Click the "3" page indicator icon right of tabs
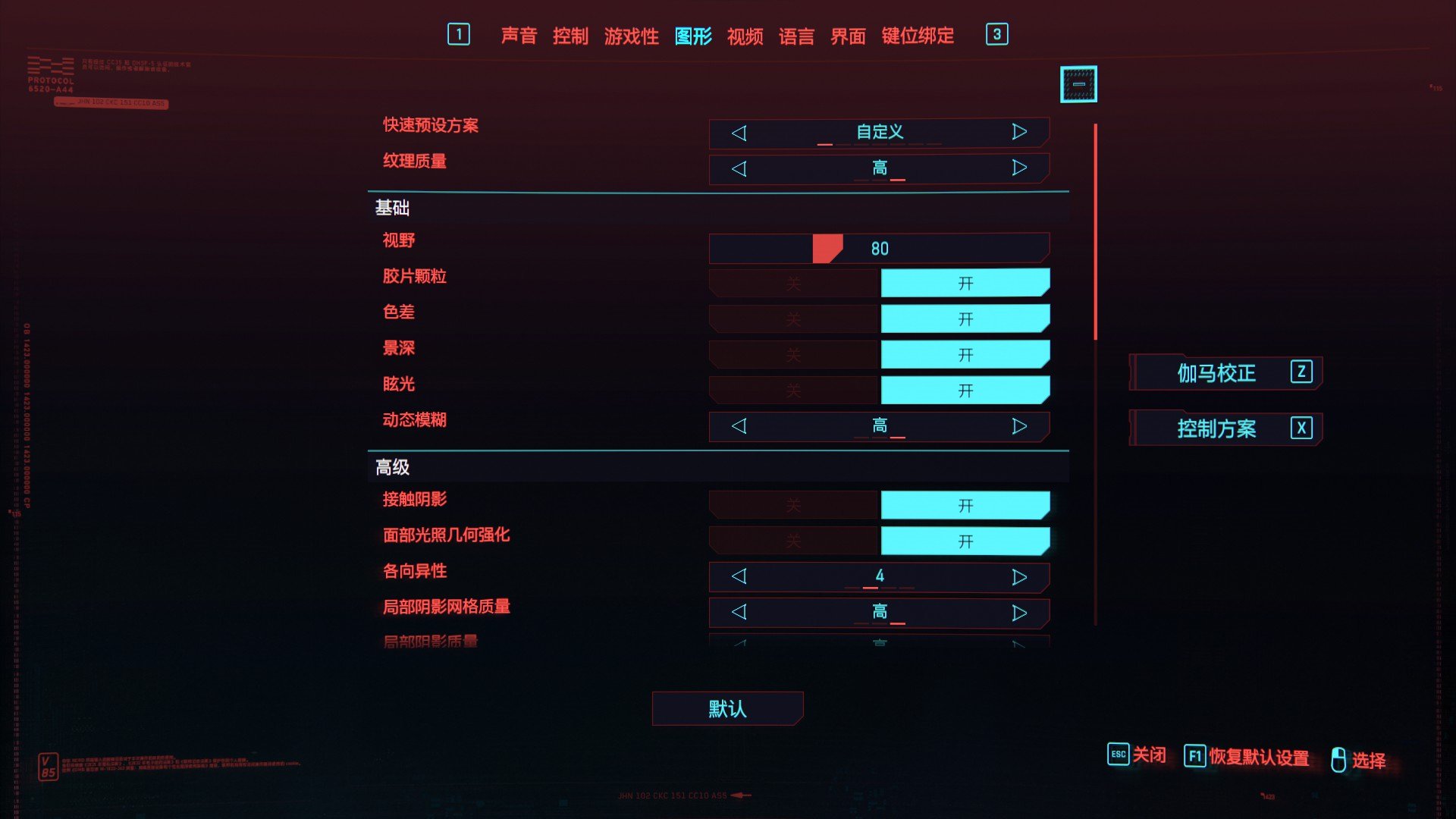The image size is (1456, 819). (997, 34)
